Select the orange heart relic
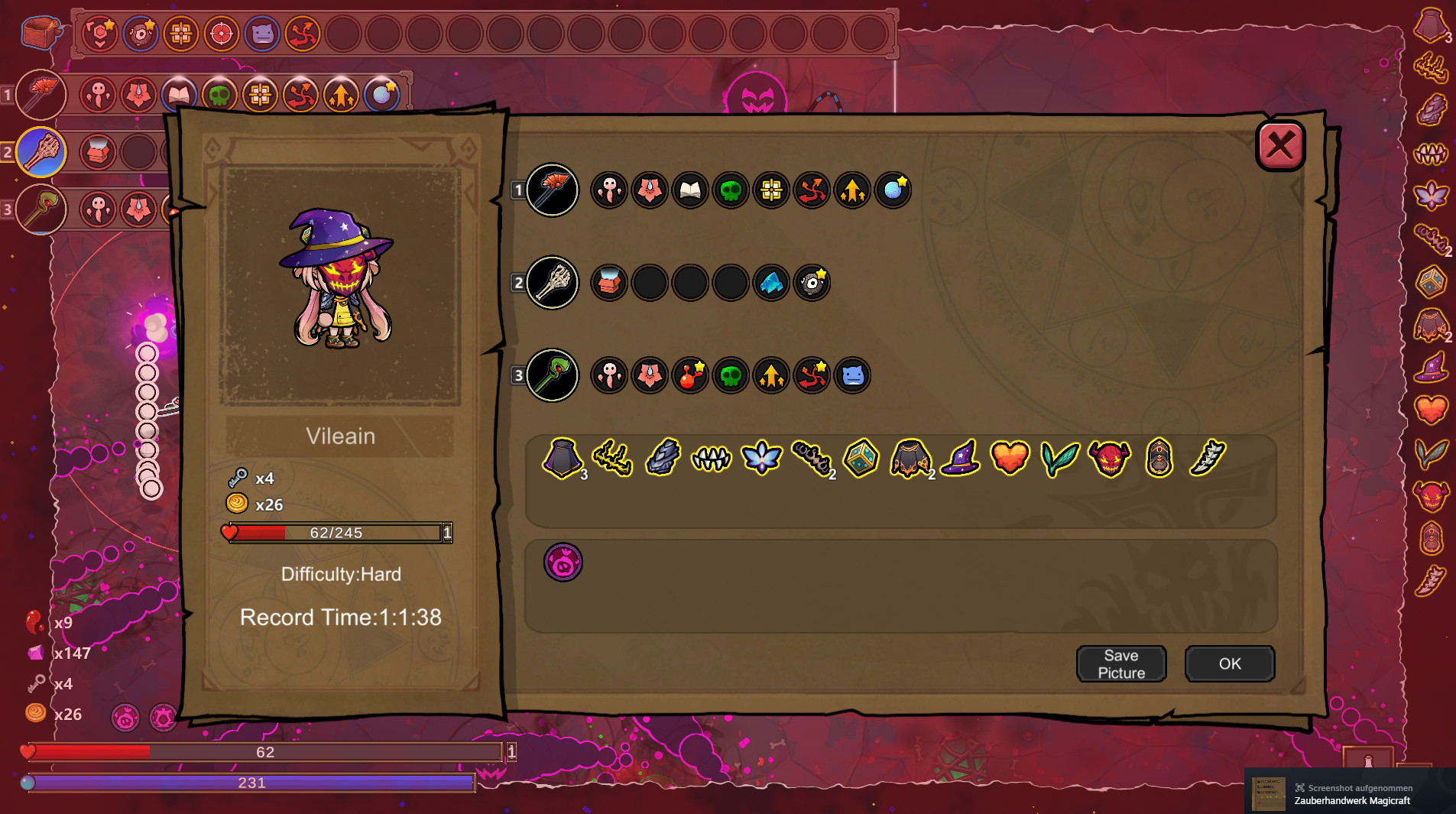Image resolution: width=1456 pixels, height=814 pixels. [1010, 458]
